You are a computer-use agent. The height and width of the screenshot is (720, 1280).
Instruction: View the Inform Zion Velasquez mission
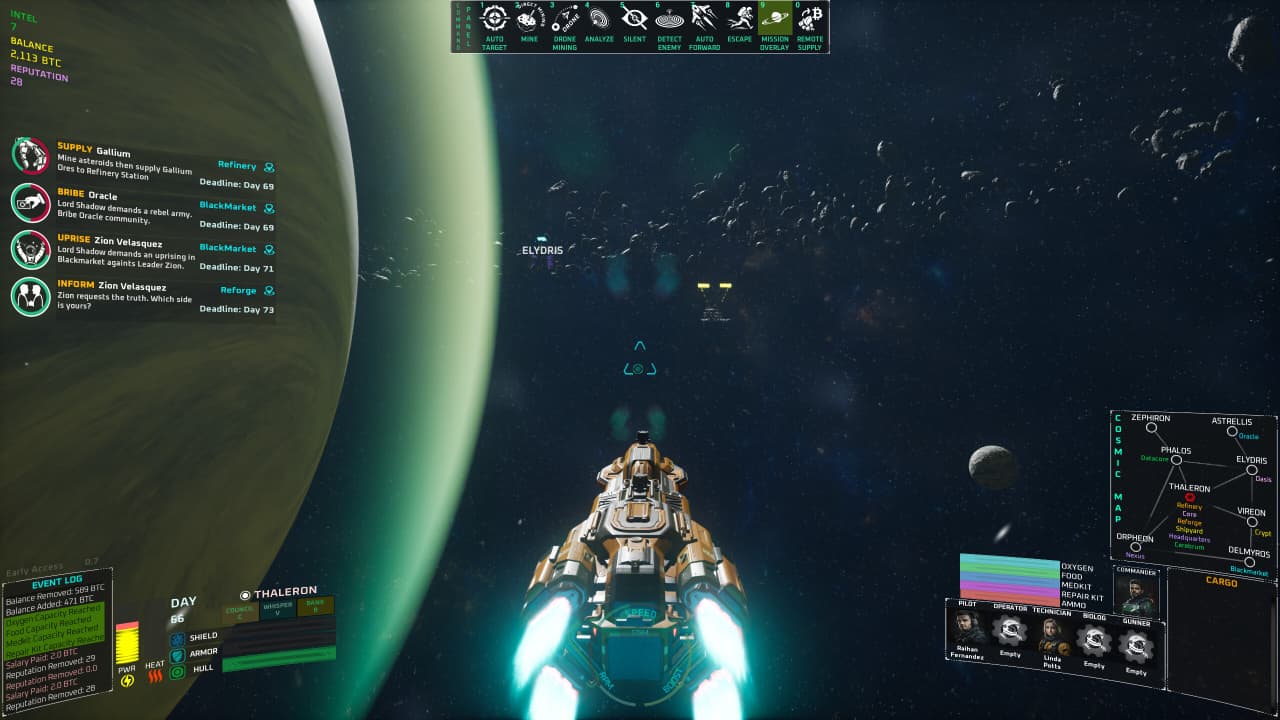click(31, 295)
